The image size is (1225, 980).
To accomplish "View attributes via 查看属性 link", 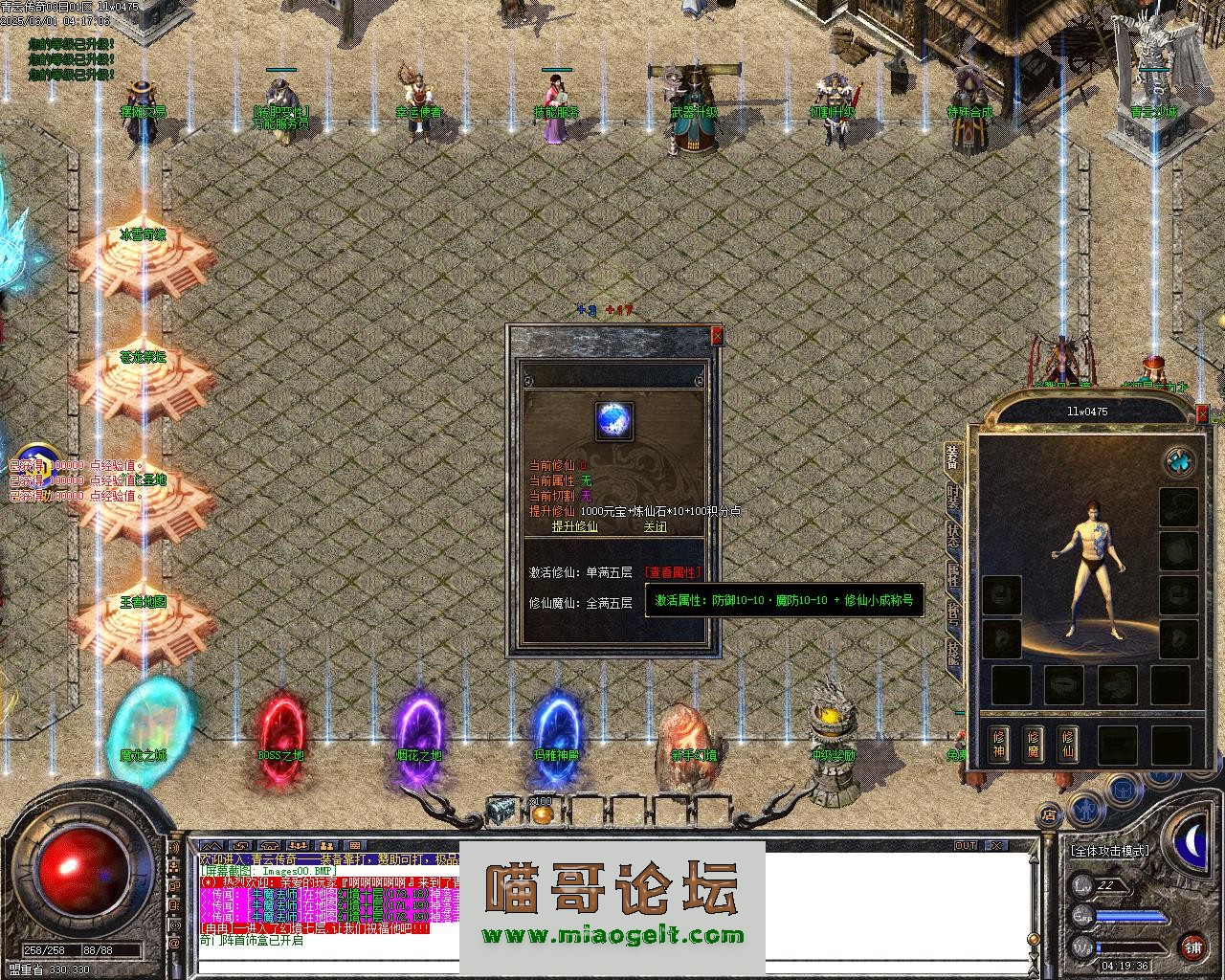I will tap(673, 572).
